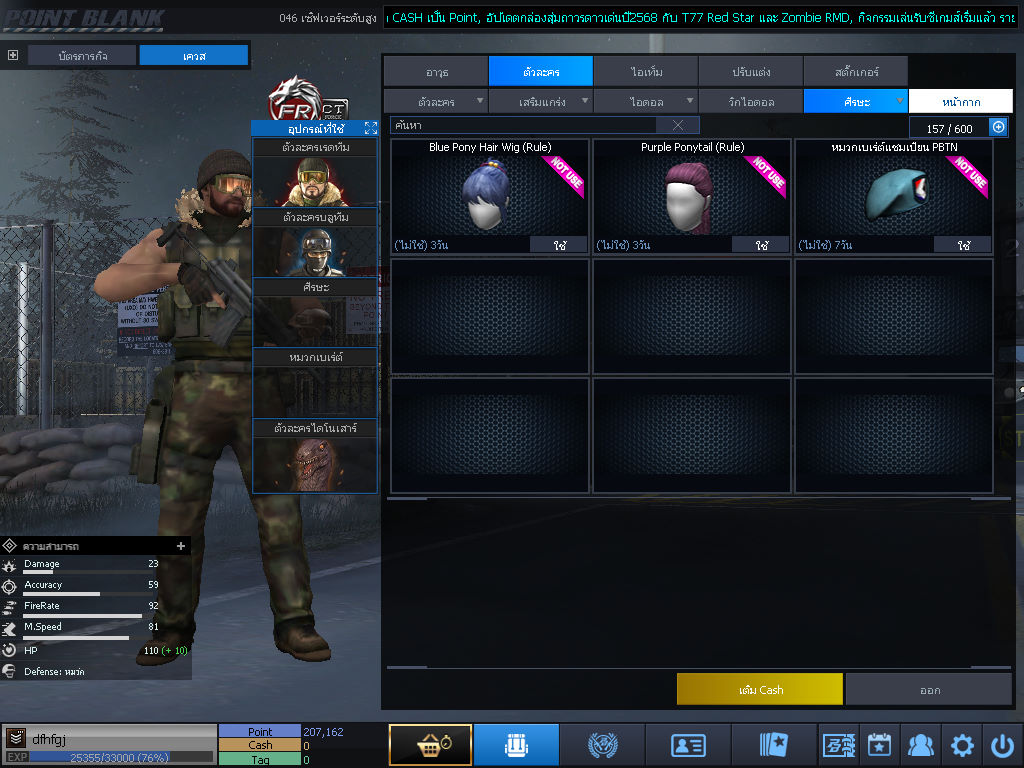Switch to the อาวุธ (weapons) tab
1024x768 pixels.
[x=436, y=71]
